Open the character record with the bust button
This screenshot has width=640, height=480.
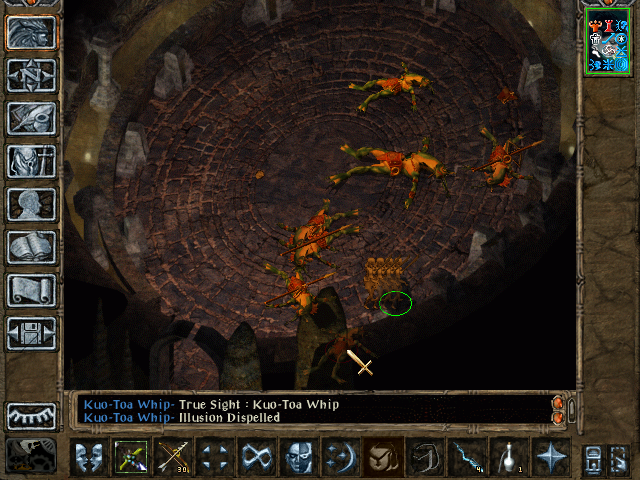coord(32,204)
